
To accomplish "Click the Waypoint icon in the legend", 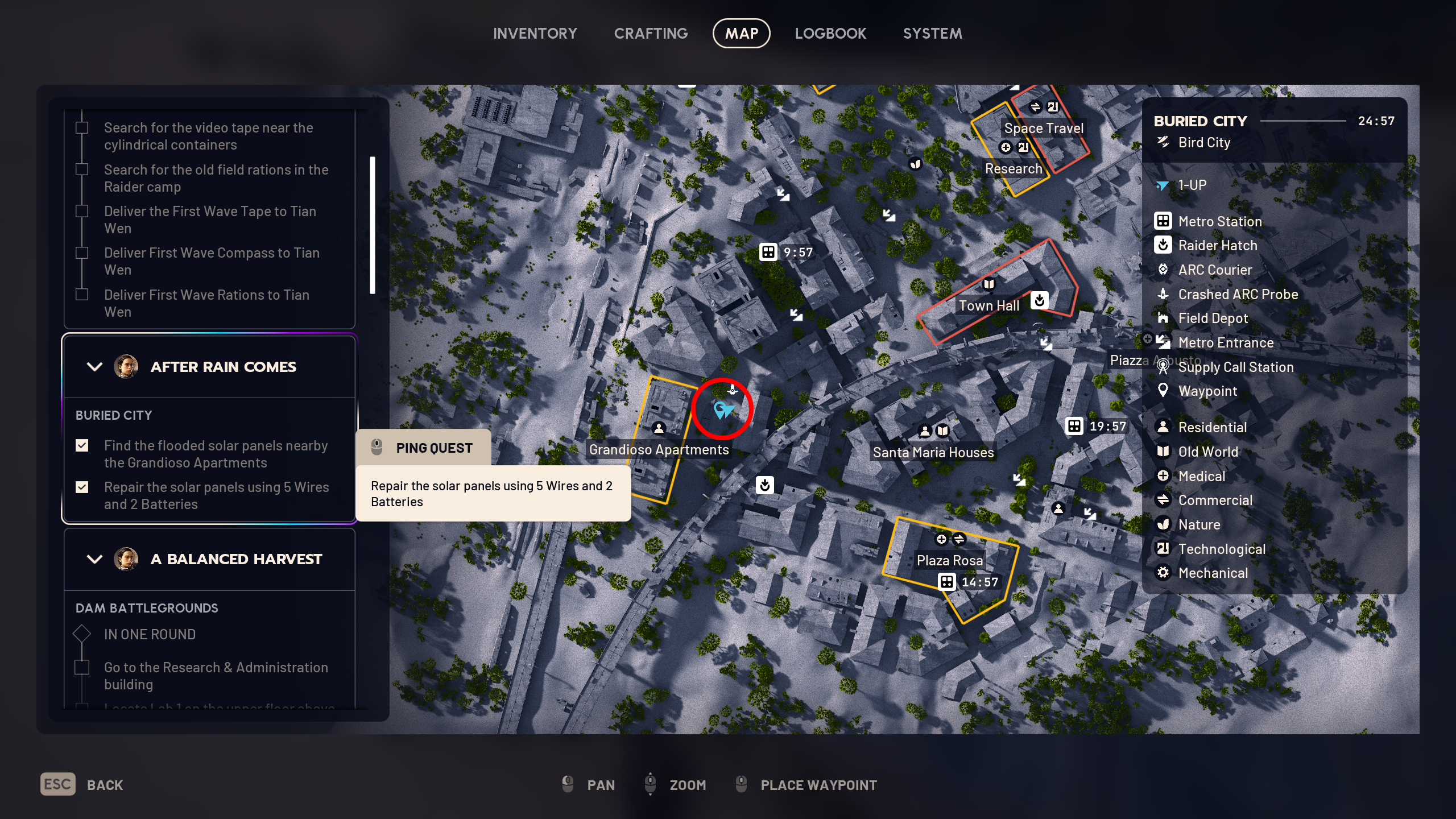I will coord(1164,391).
